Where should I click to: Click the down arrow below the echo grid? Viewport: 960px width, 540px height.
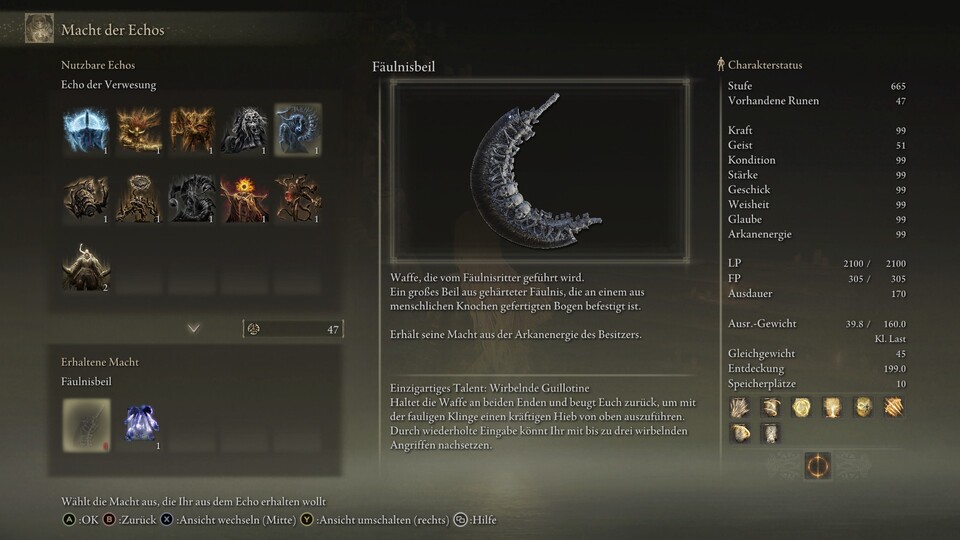point(194,328)
